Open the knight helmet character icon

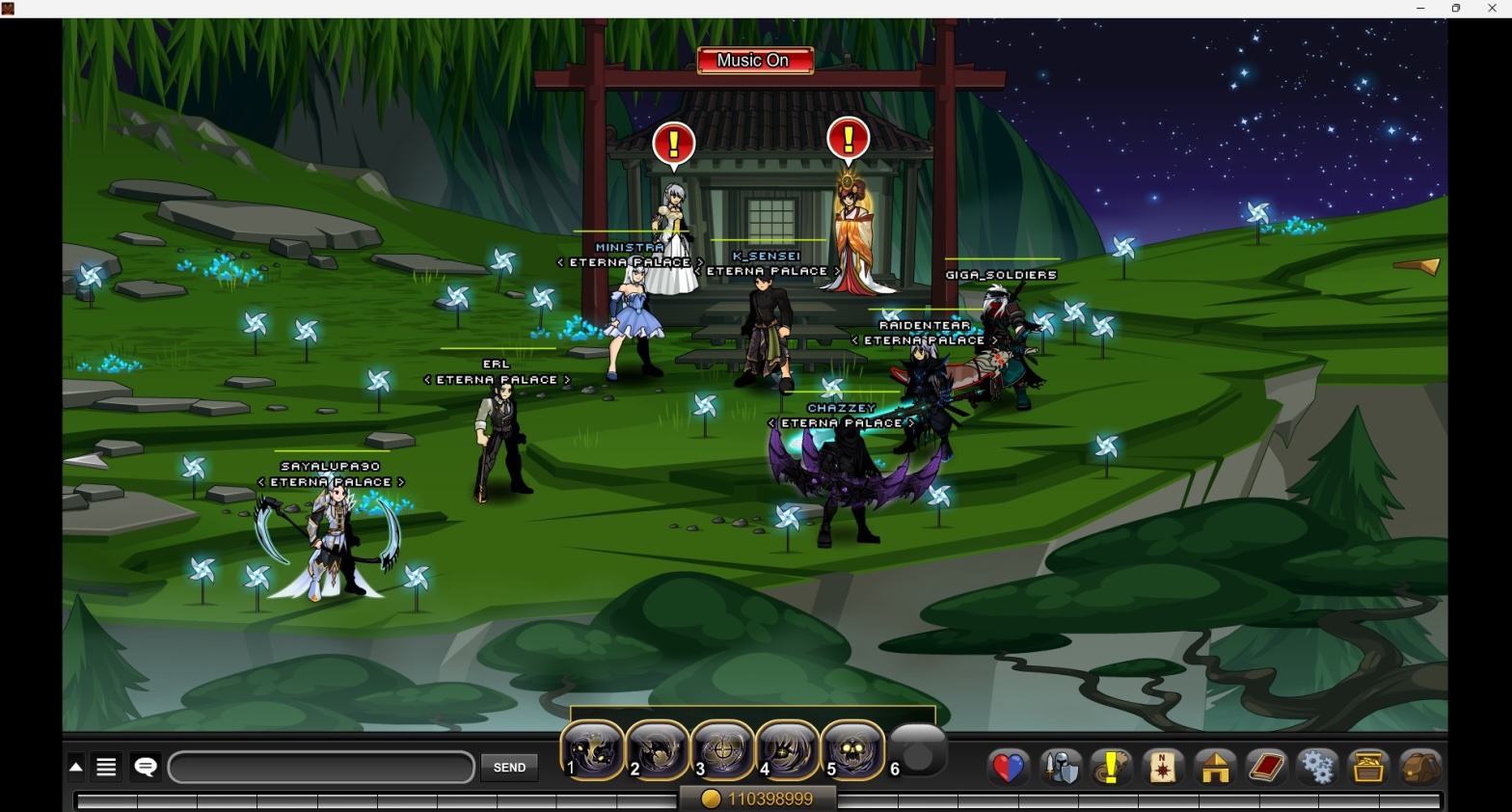[x=1061, y=768]
